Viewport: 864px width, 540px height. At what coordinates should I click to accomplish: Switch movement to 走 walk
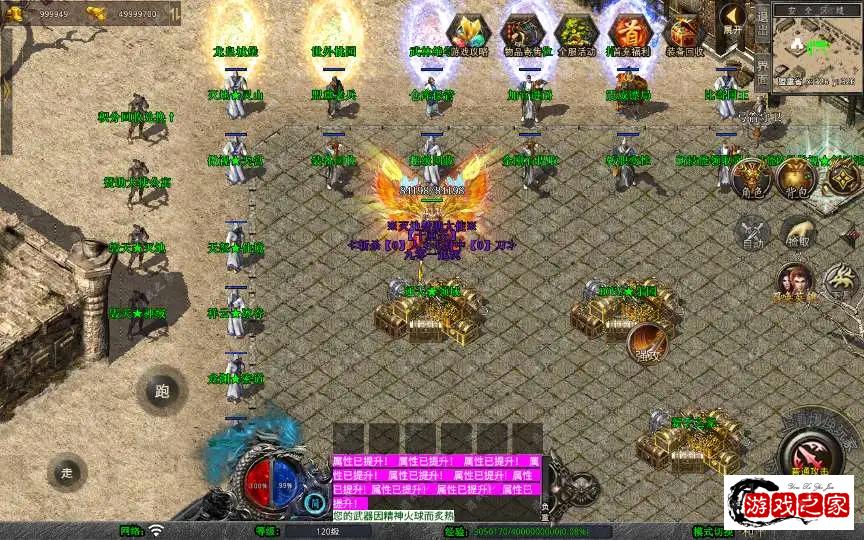point(67,472)
